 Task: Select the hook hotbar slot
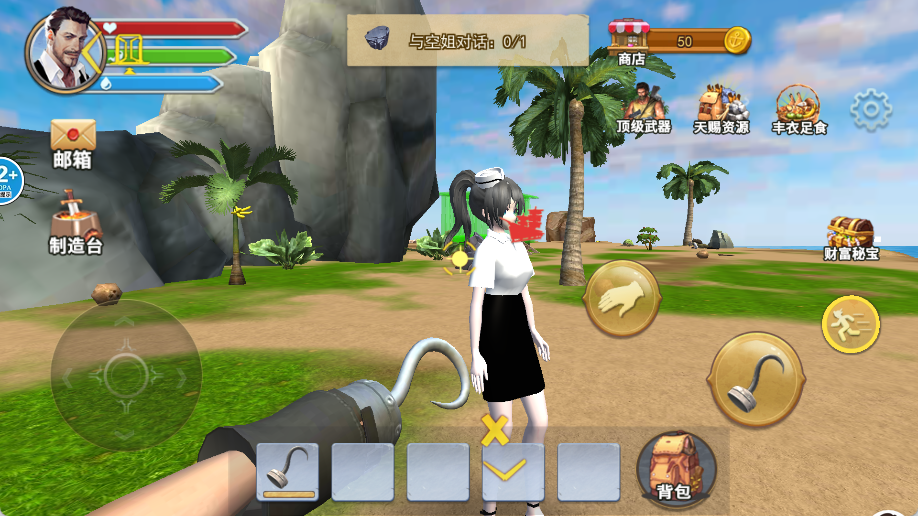coord(287,471)
